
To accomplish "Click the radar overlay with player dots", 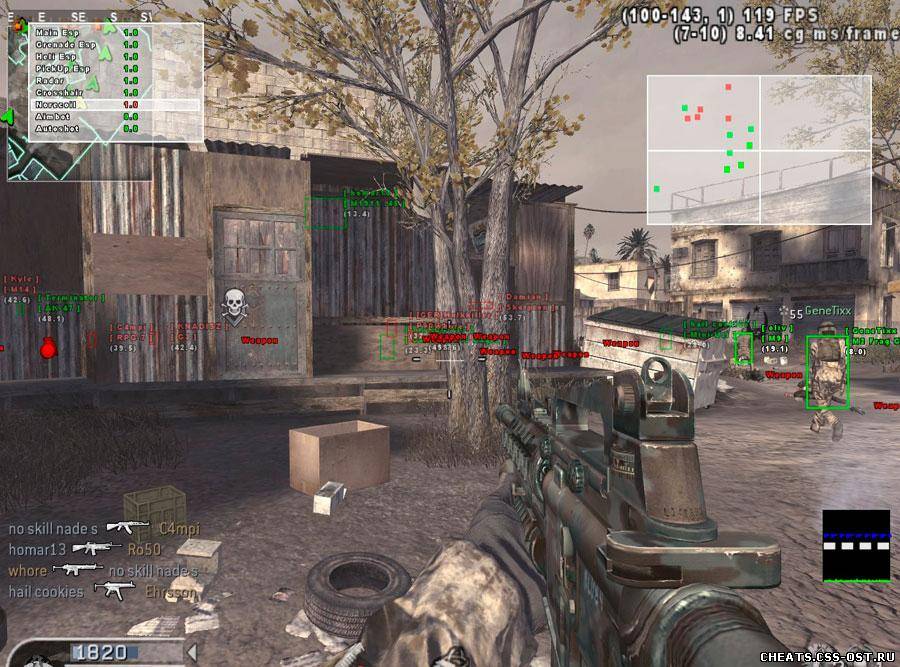I will click(758, 150).
